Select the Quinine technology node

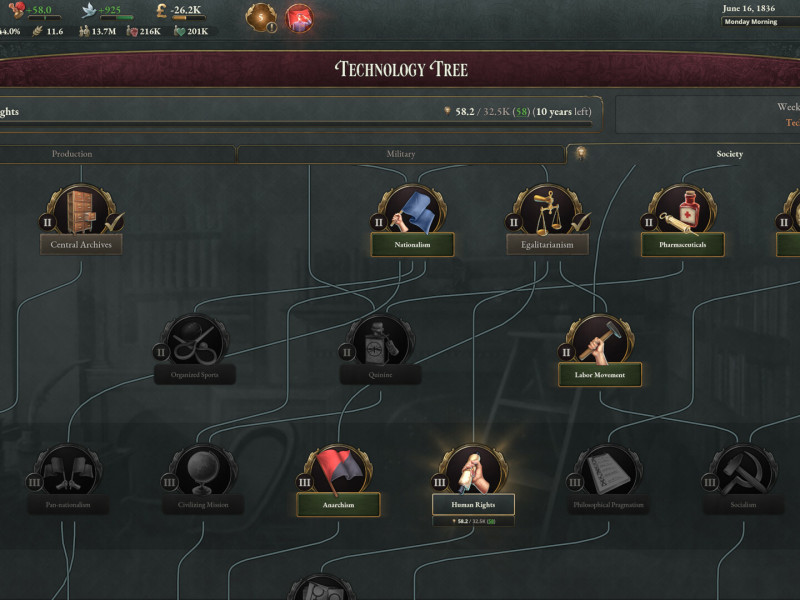[380, 375]
